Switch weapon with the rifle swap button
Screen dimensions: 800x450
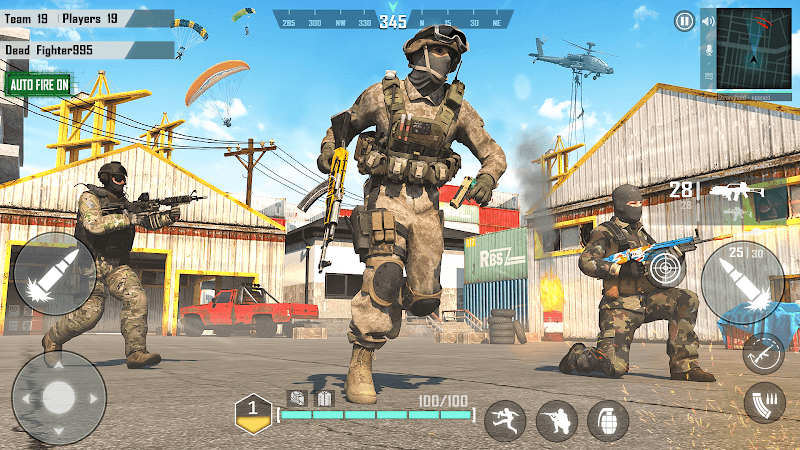click(x=762, y=353)
